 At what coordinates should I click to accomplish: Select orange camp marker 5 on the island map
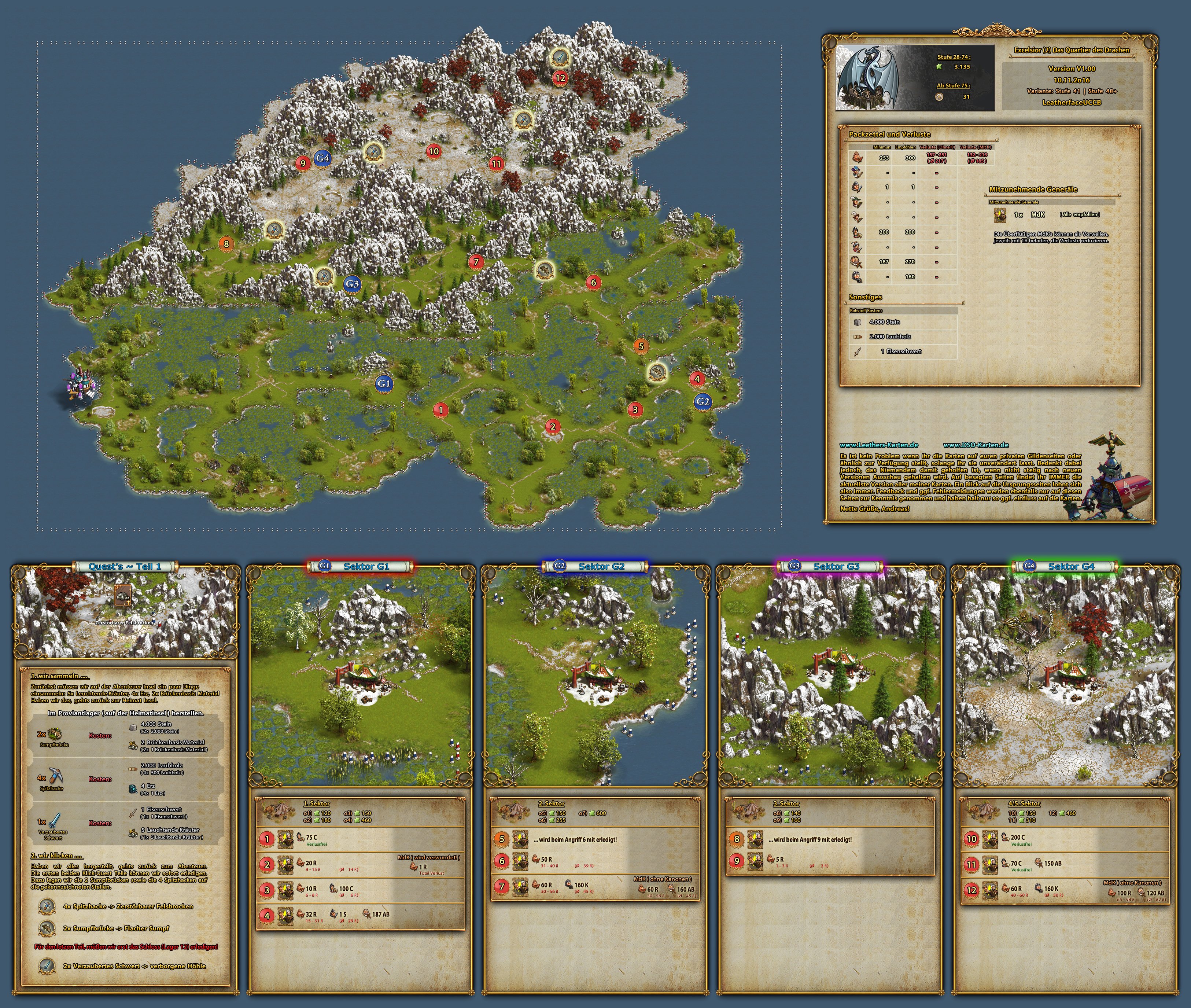coord(641,346)
